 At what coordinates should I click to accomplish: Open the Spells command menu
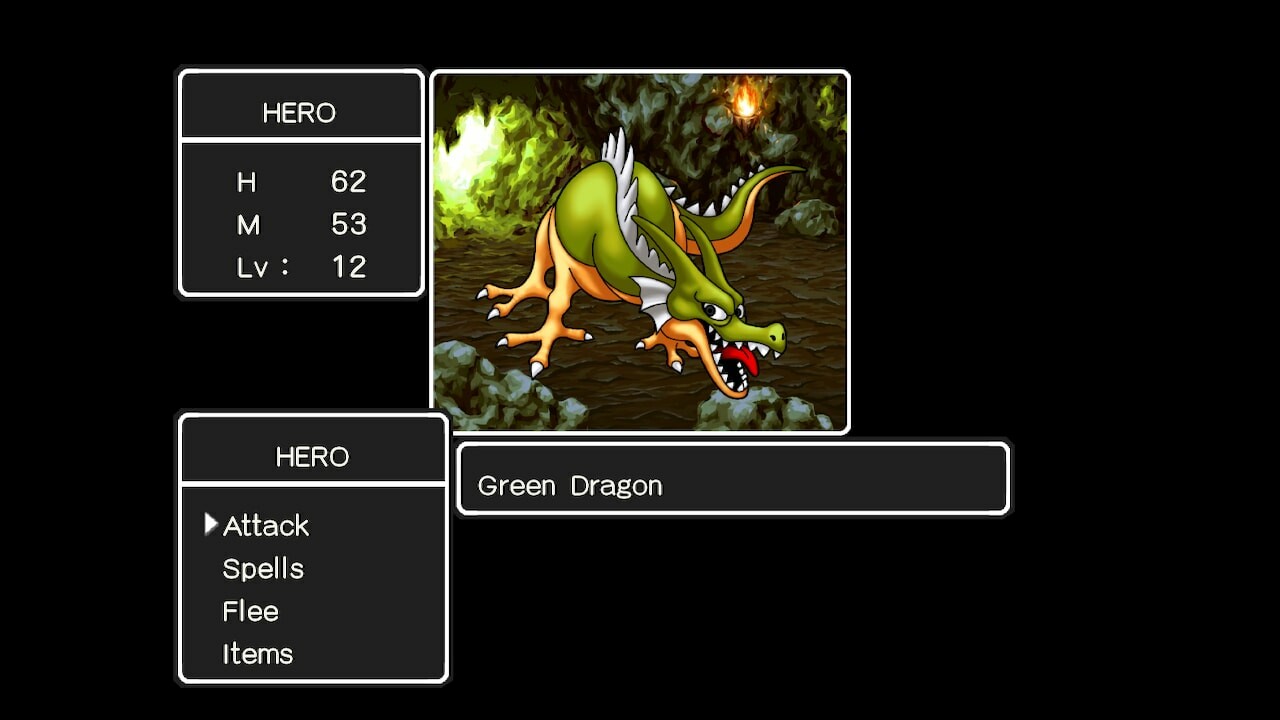click(262, 568)
